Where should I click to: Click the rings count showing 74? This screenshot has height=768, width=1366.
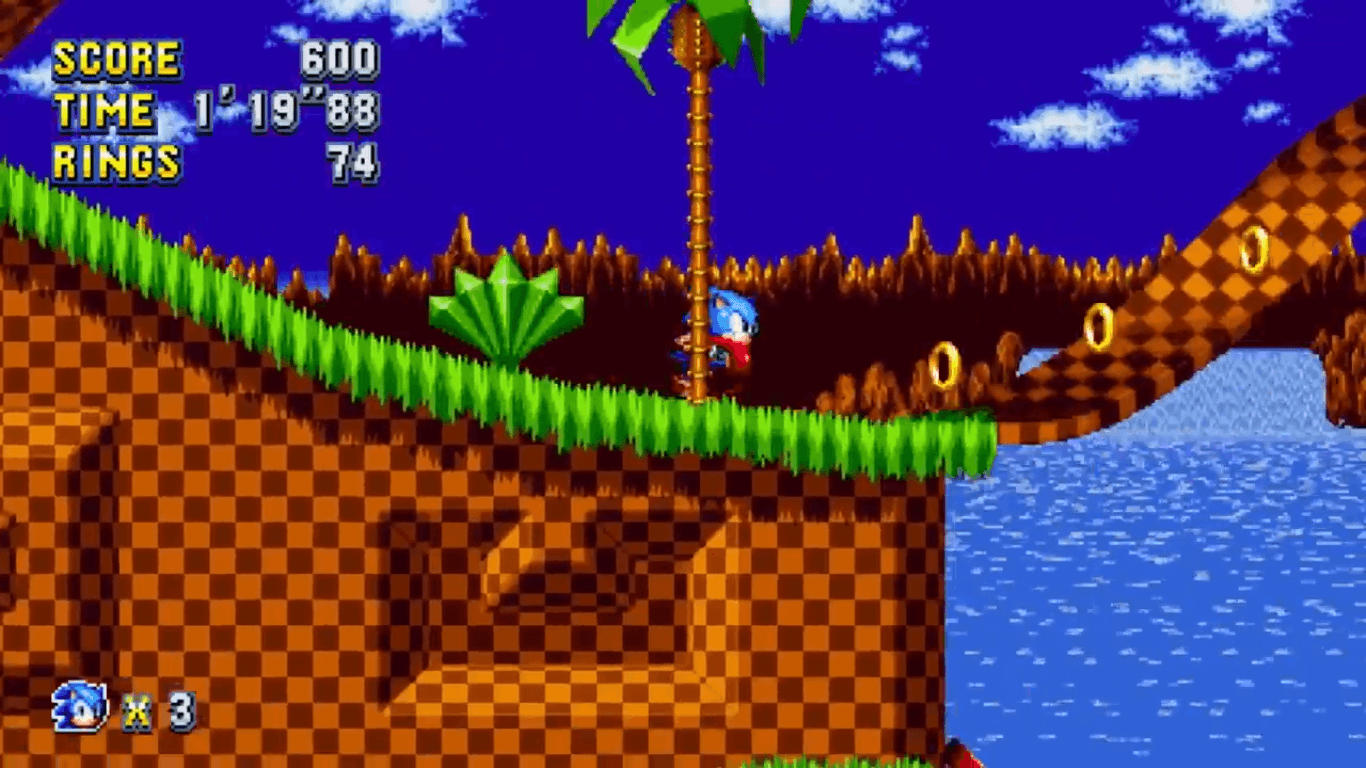(x=355, y=162)
